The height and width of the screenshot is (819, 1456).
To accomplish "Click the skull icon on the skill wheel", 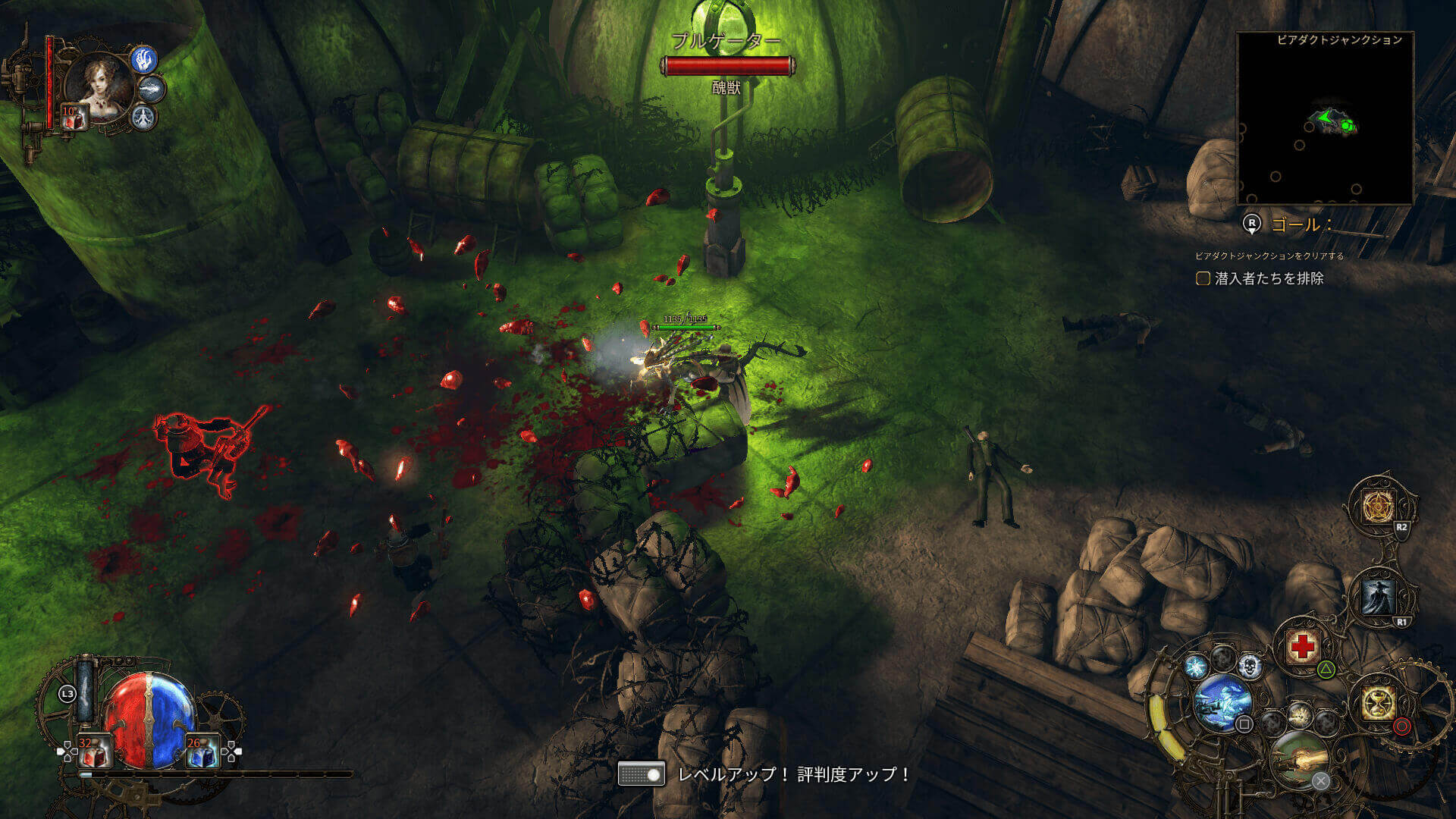I will point(1250,667).
